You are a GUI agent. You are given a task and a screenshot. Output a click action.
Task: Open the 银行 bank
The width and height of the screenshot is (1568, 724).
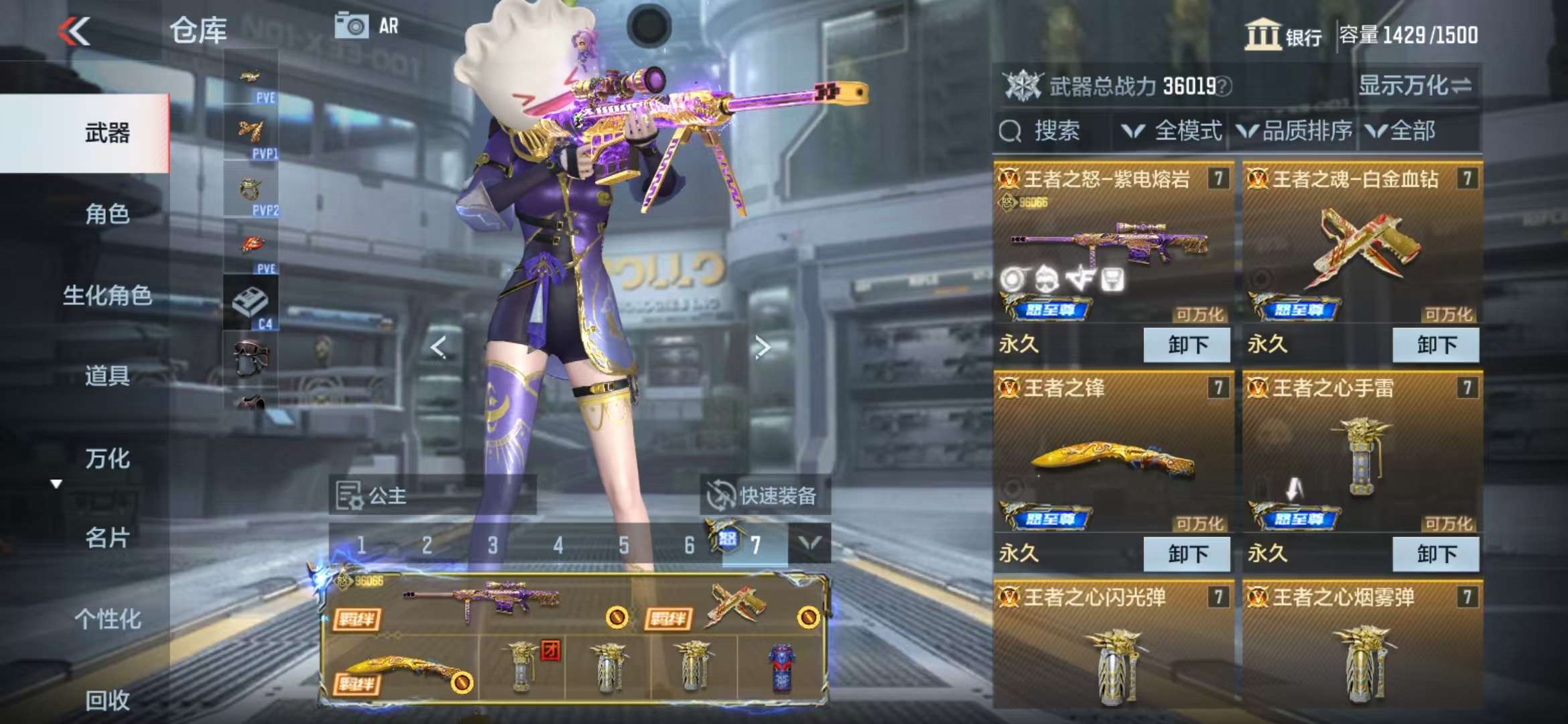[x=1283, y=35]
